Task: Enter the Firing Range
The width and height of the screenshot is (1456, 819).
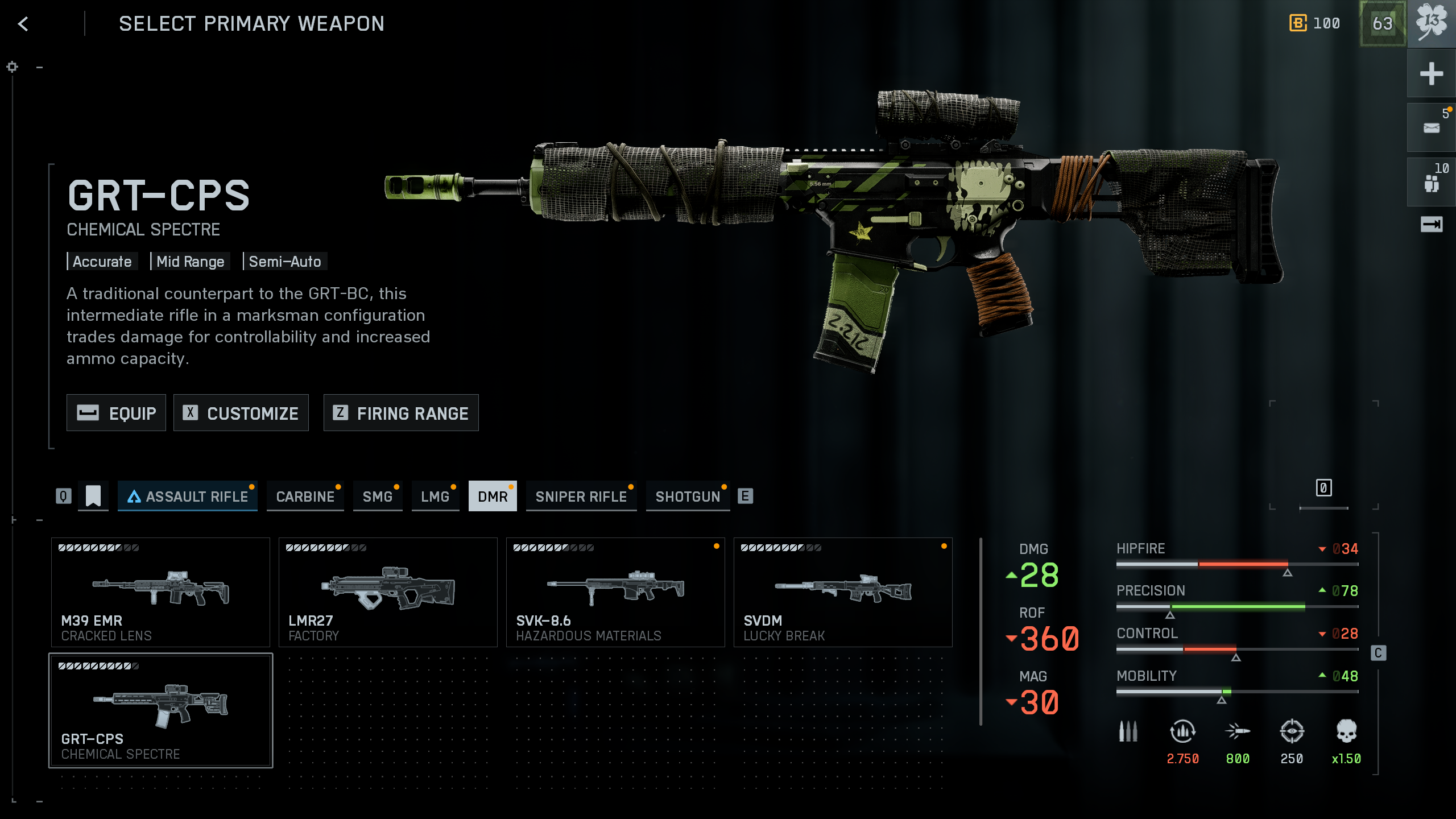Action: tap(401, 413)
